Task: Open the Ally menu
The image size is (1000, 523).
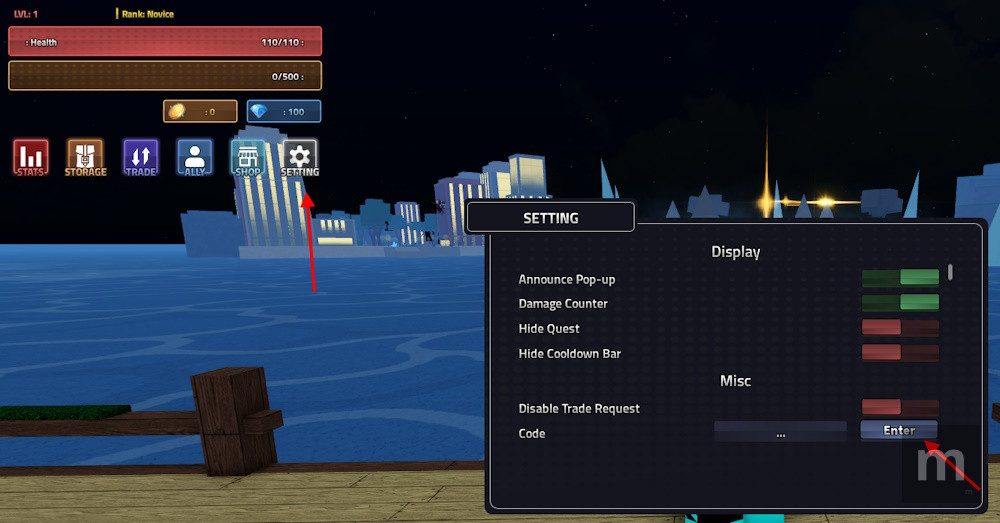Action: coord(195,157)
